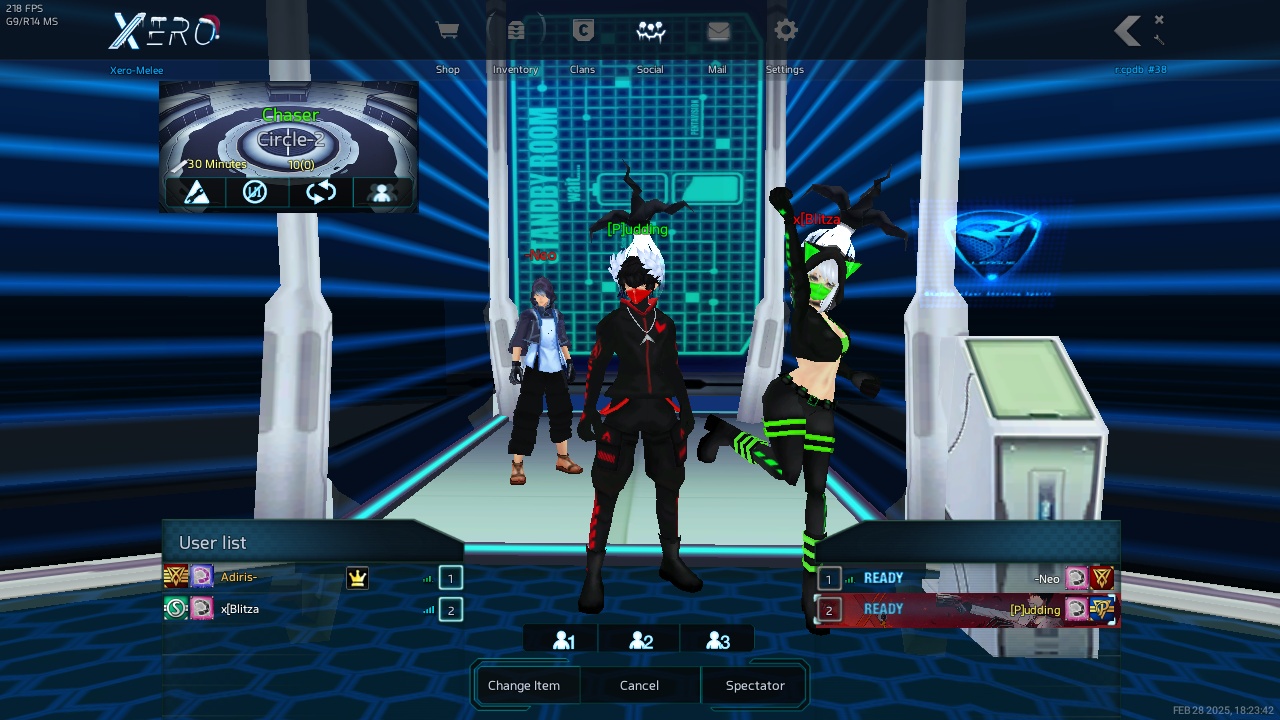
Task: Select character slot 3
Action: coord(718,641)
